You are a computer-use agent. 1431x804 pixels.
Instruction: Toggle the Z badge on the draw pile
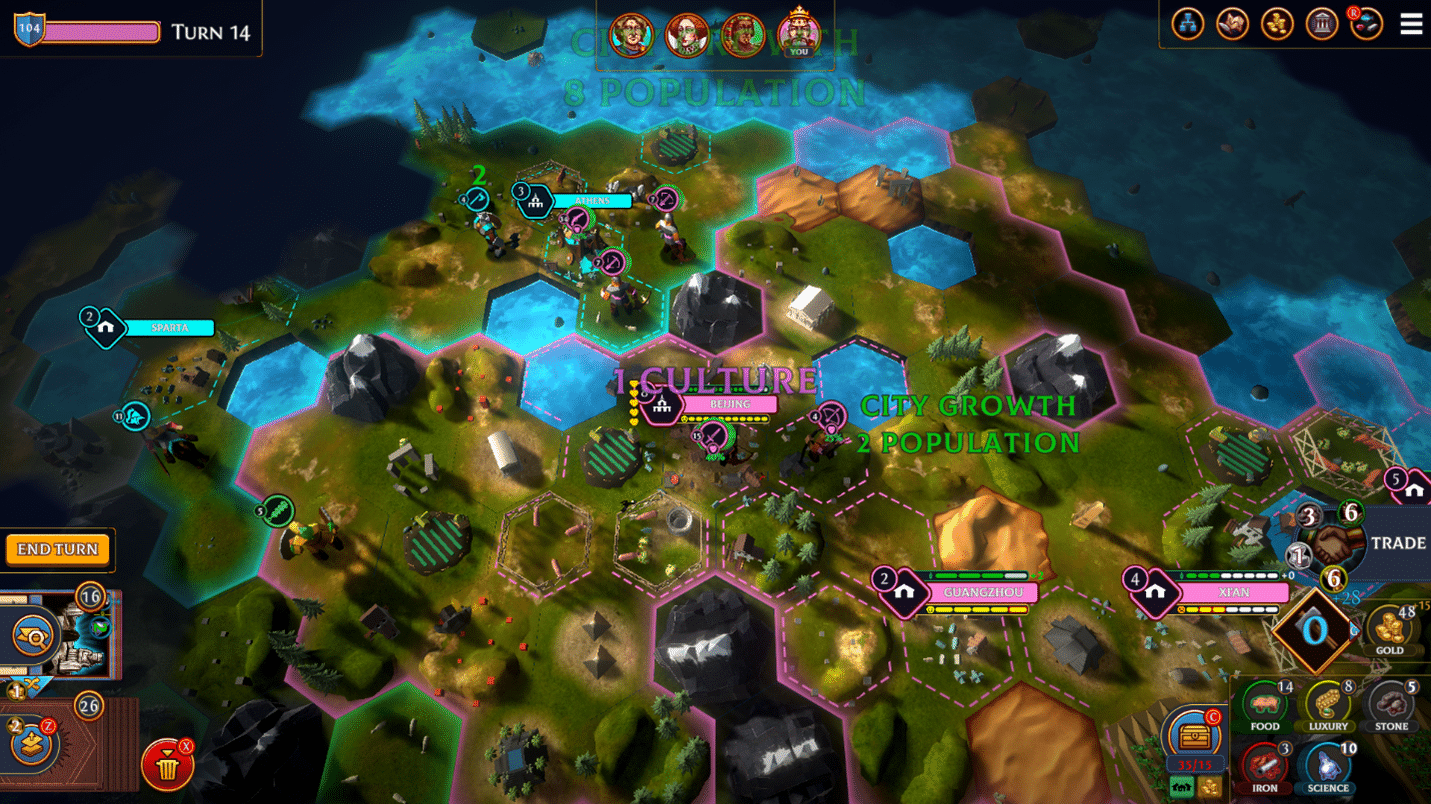point(49,725)
